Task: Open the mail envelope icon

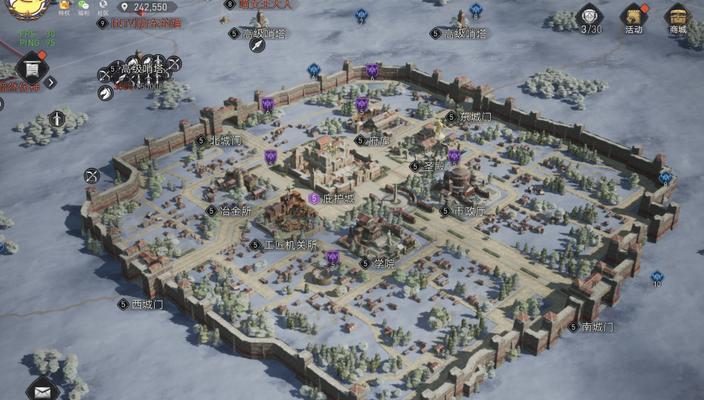Action: pyautogui.click(x=42, y=389)
